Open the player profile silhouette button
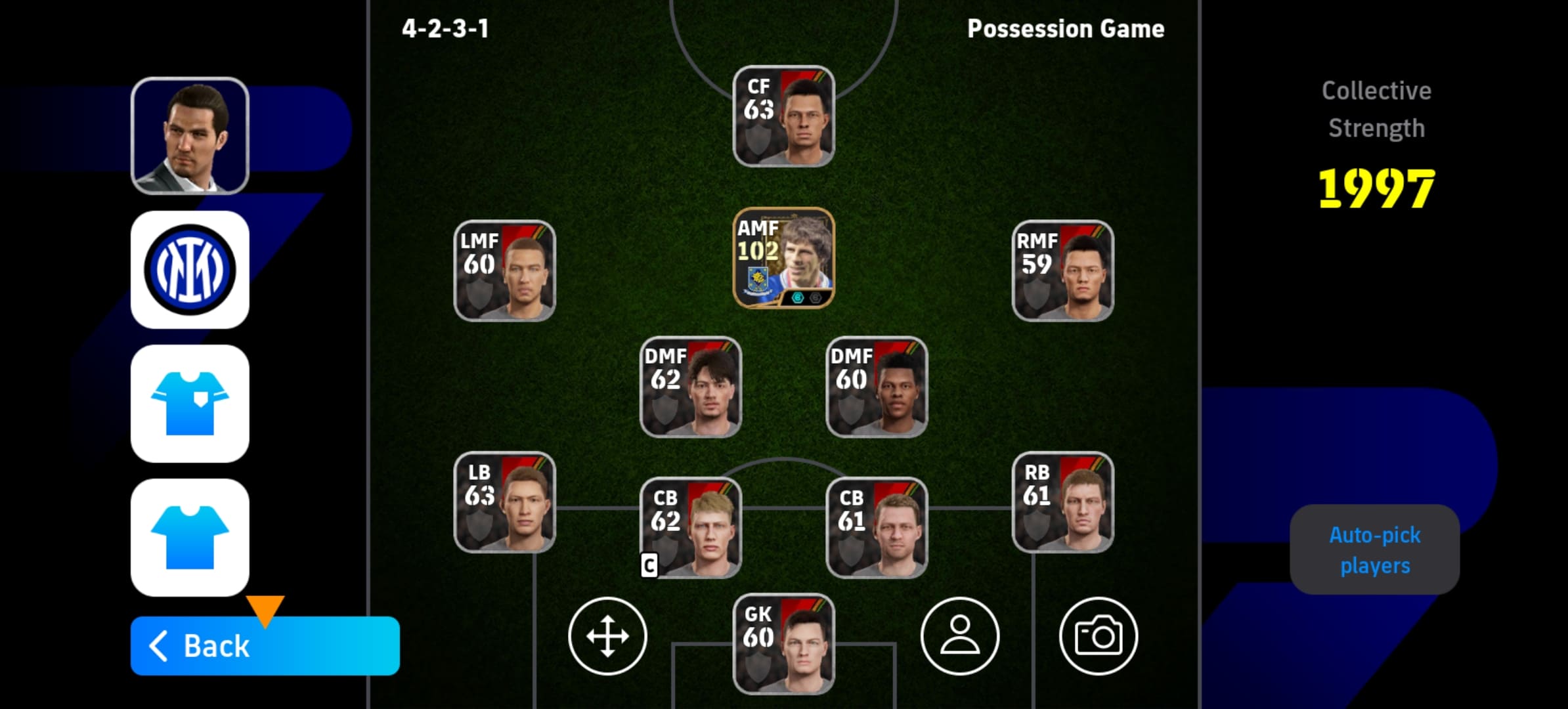This screenshot has height=709, width=1568. point(959,636)
